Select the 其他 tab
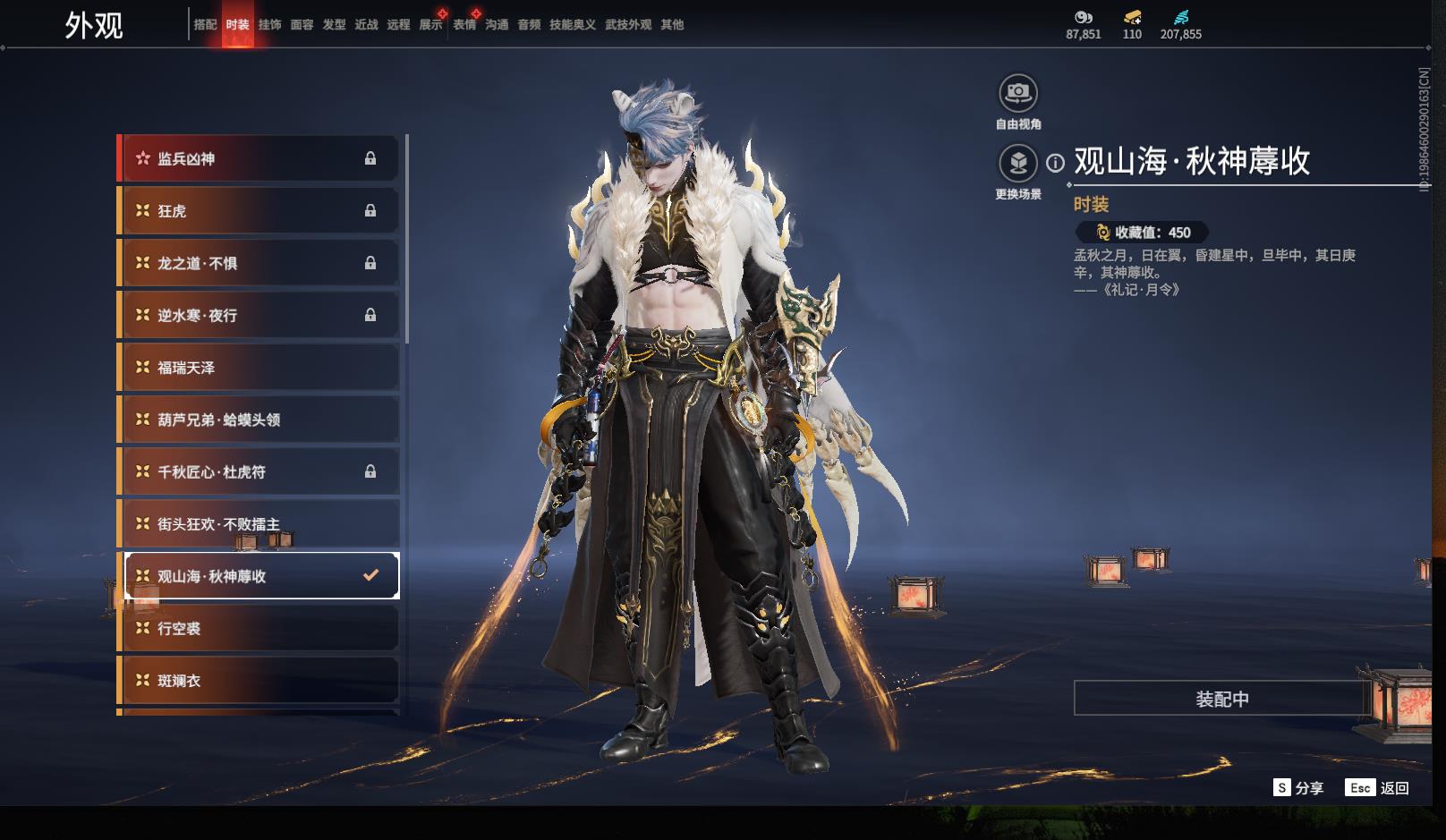Image resolution: width=1446 pixels, height=840 pixels. click(x=672, y=25)
